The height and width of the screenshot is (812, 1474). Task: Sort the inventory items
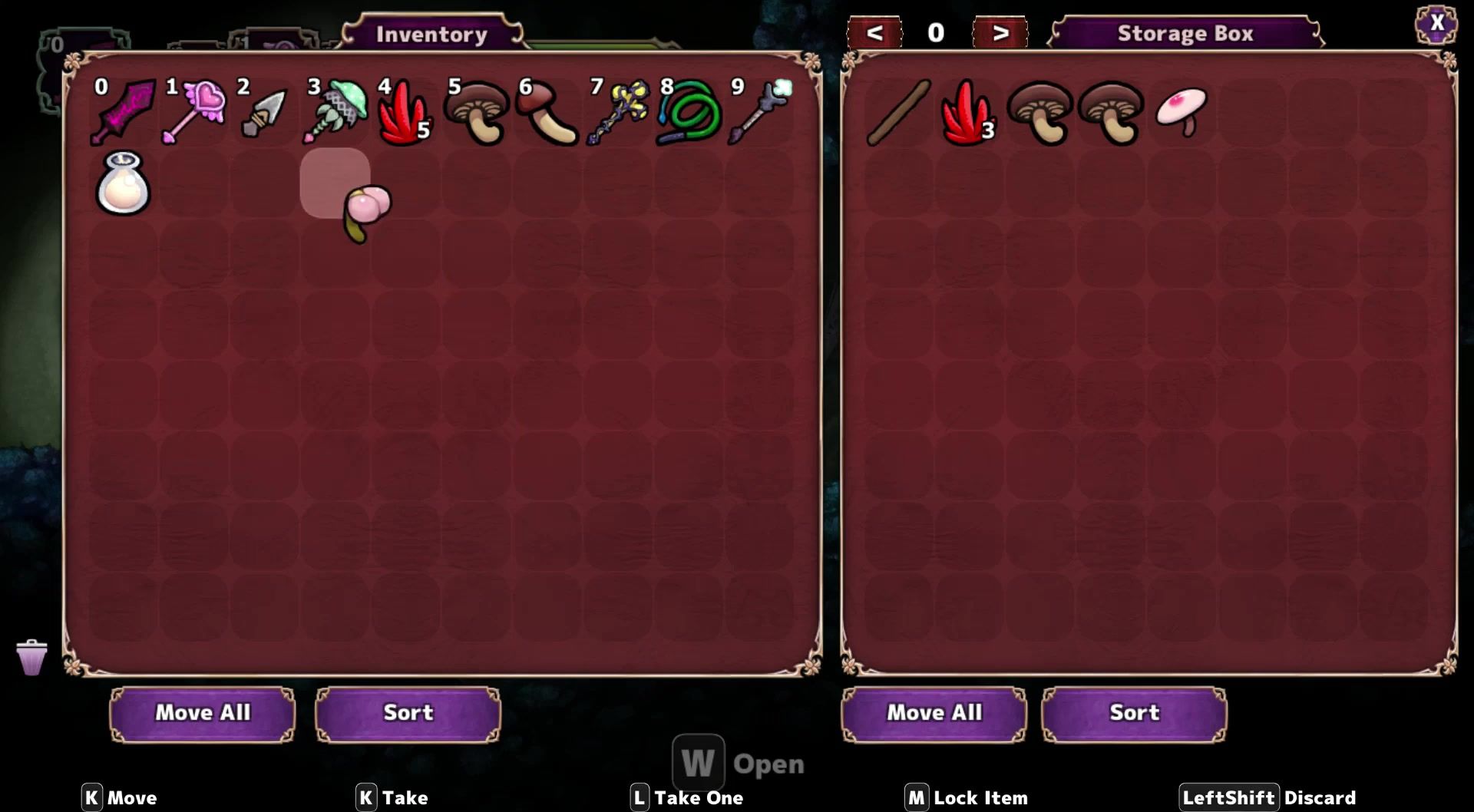point(408,713)
